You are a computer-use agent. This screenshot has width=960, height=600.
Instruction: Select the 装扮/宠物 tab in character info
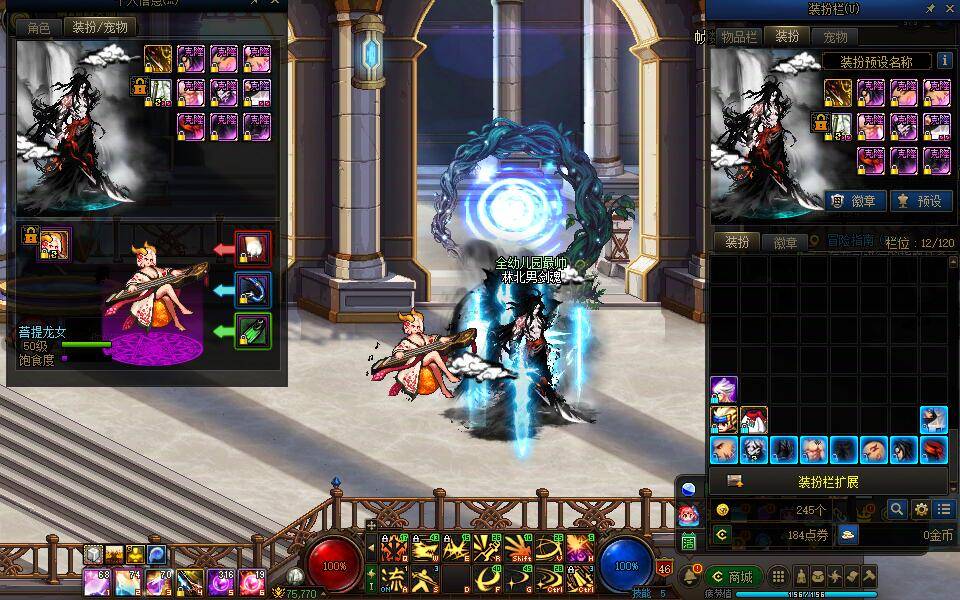[x=100, y=28]
